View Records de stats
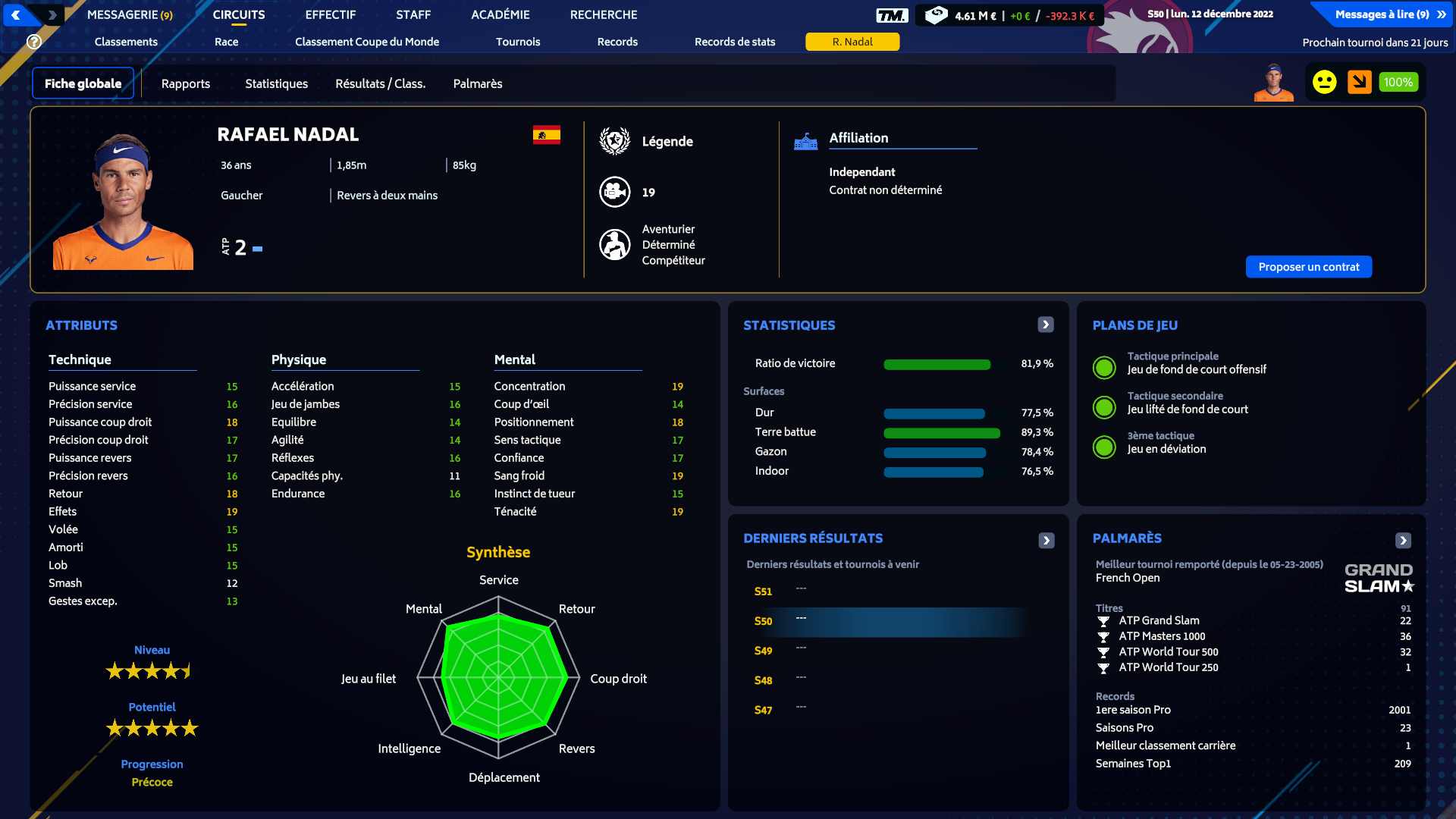This screenshot has width=1456, height=819. (x=734, y=42)
